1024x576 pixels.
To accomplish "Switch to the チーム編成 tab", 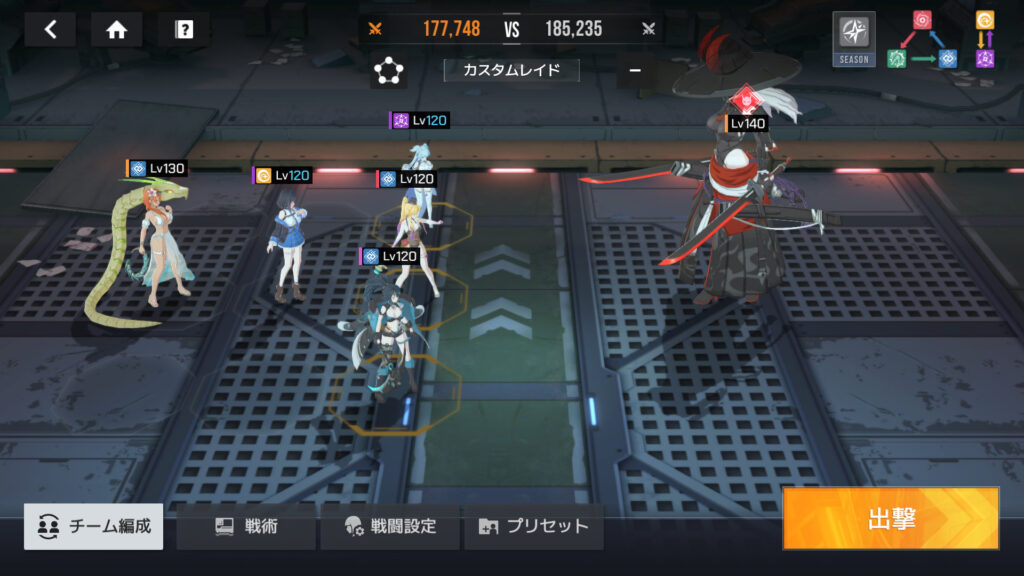I will 94,526.
